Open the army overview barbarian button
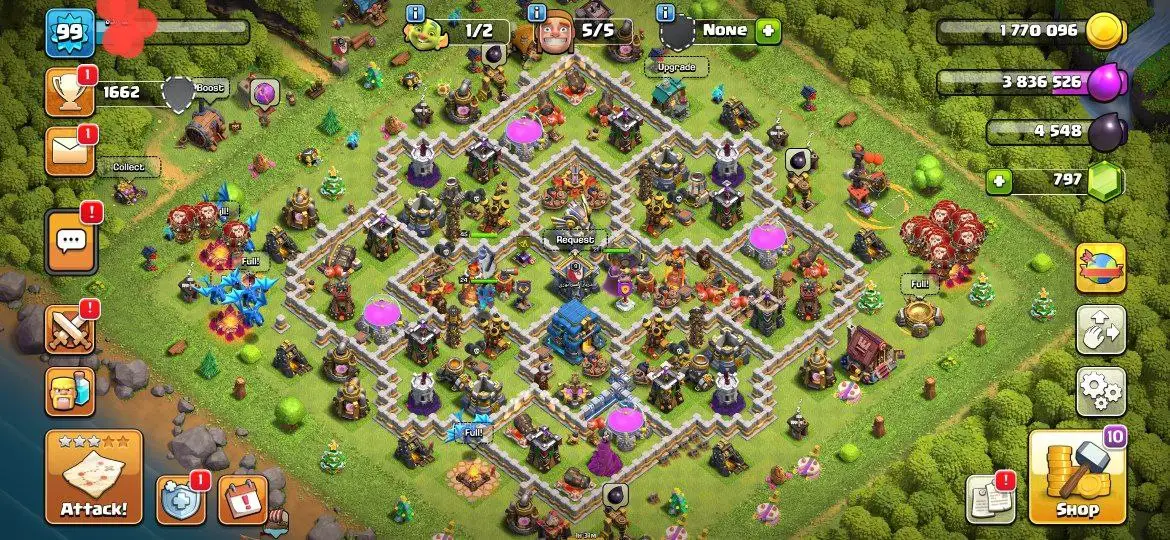The image size is (1170, 540). click(69, 391)
